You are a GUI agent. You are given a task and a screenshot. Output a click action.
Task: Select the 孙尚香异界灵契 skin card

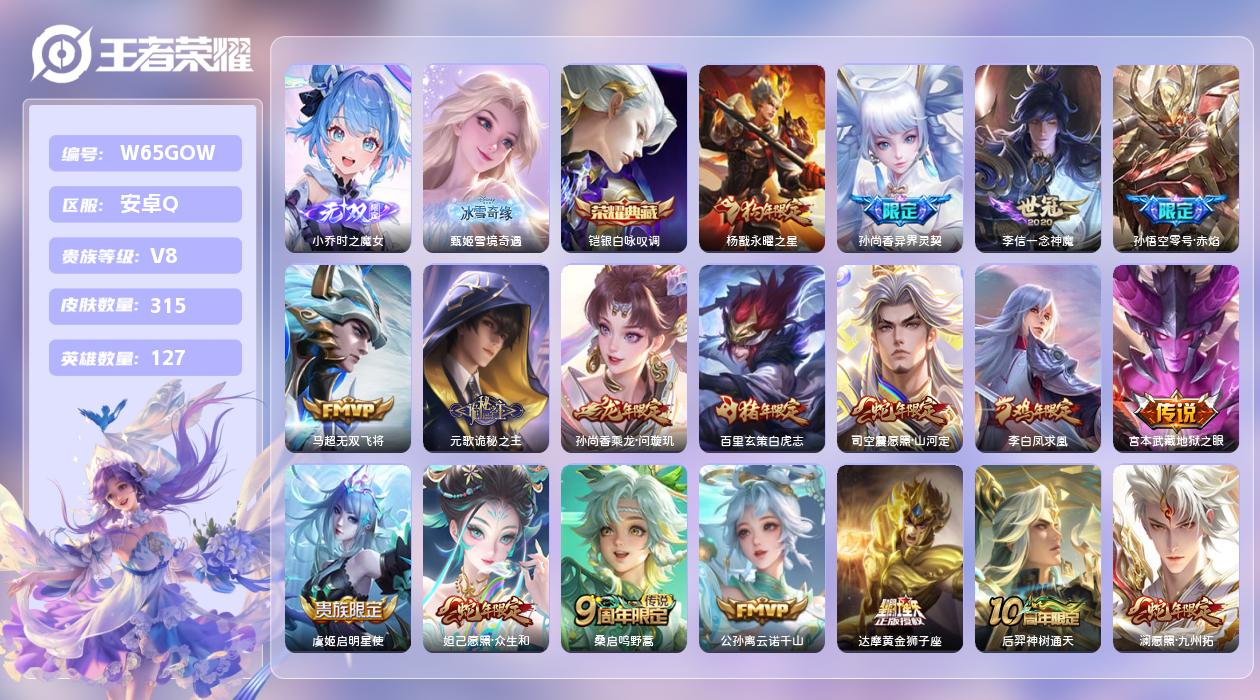tap(900, 158)
